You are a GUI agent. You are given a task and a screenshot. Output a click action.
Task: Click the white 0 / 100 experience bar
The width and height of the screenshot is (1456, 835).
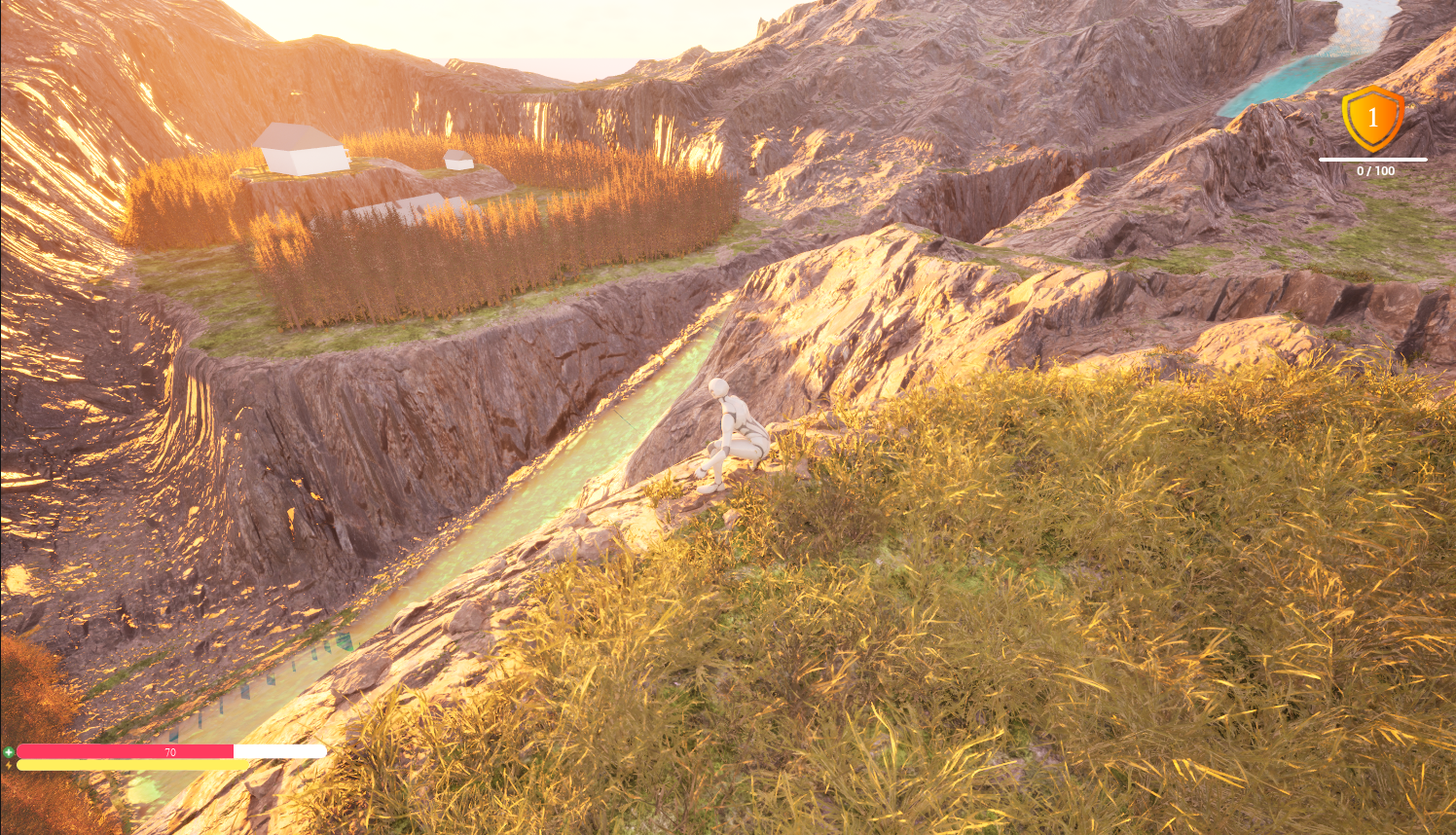[1376, 159]
